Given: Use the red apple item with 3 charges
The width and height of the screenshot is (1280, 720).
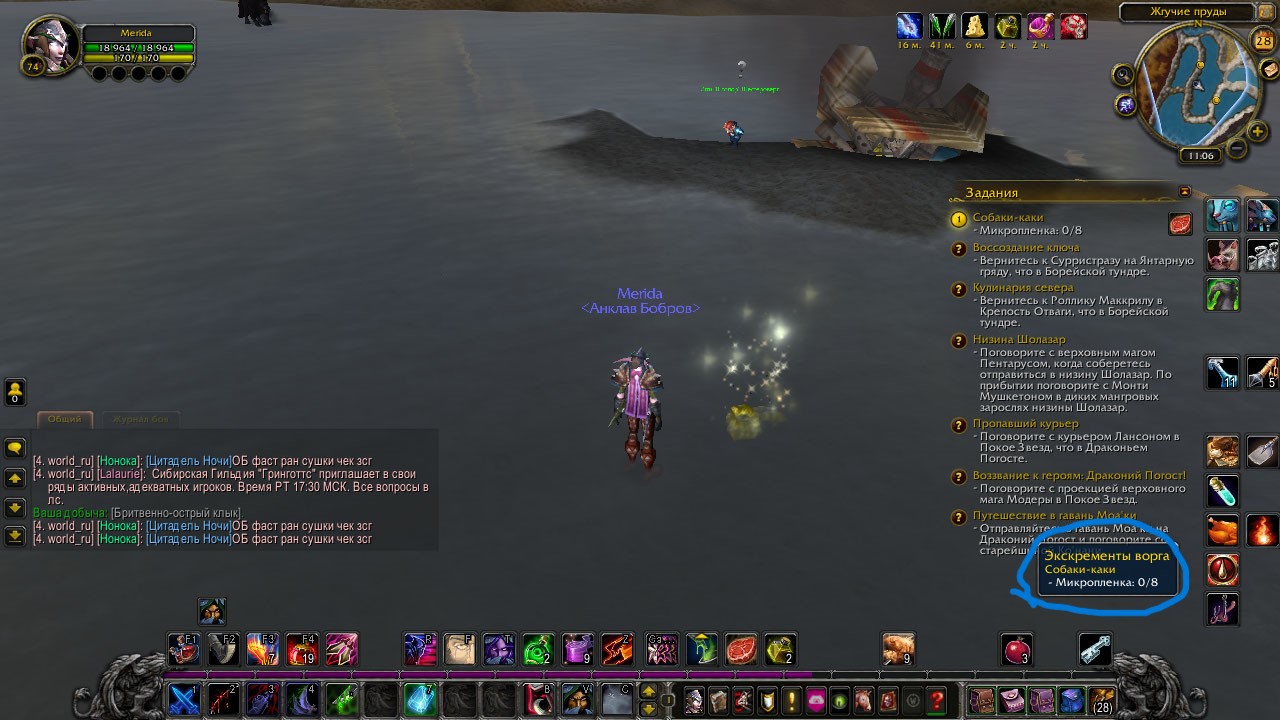Looking at the screenshot, I should [x=1017, y=650].
